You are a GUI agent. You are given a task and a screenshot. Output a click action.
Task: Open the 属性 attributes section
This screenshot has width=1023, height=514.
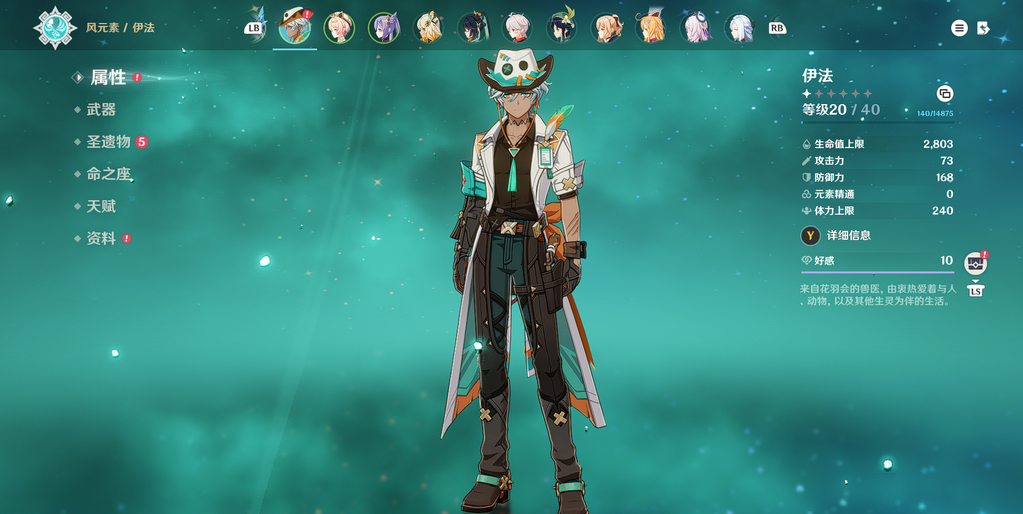pos(108,77)
